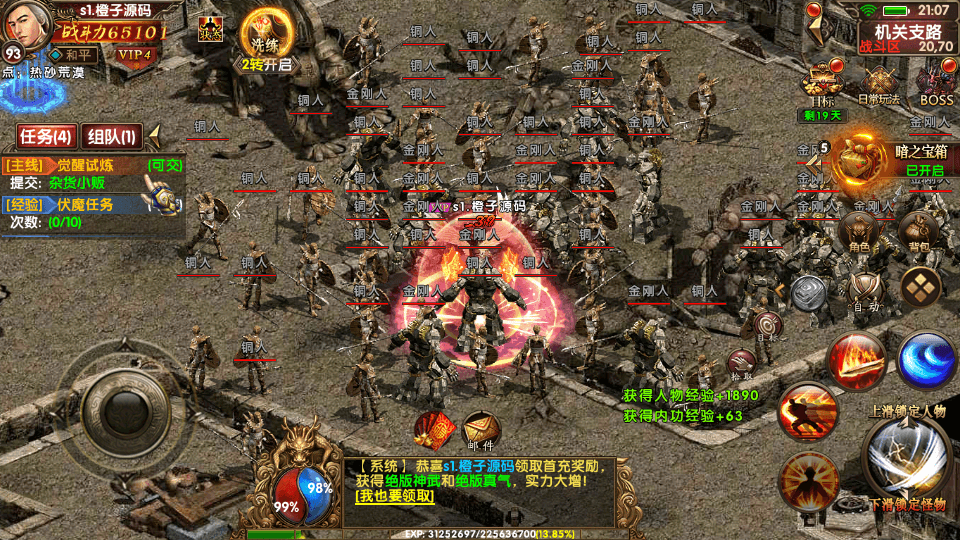The image size is (960, 540).
Task: Open the BOSS menu icon
Action: click(x=937, y=84)
